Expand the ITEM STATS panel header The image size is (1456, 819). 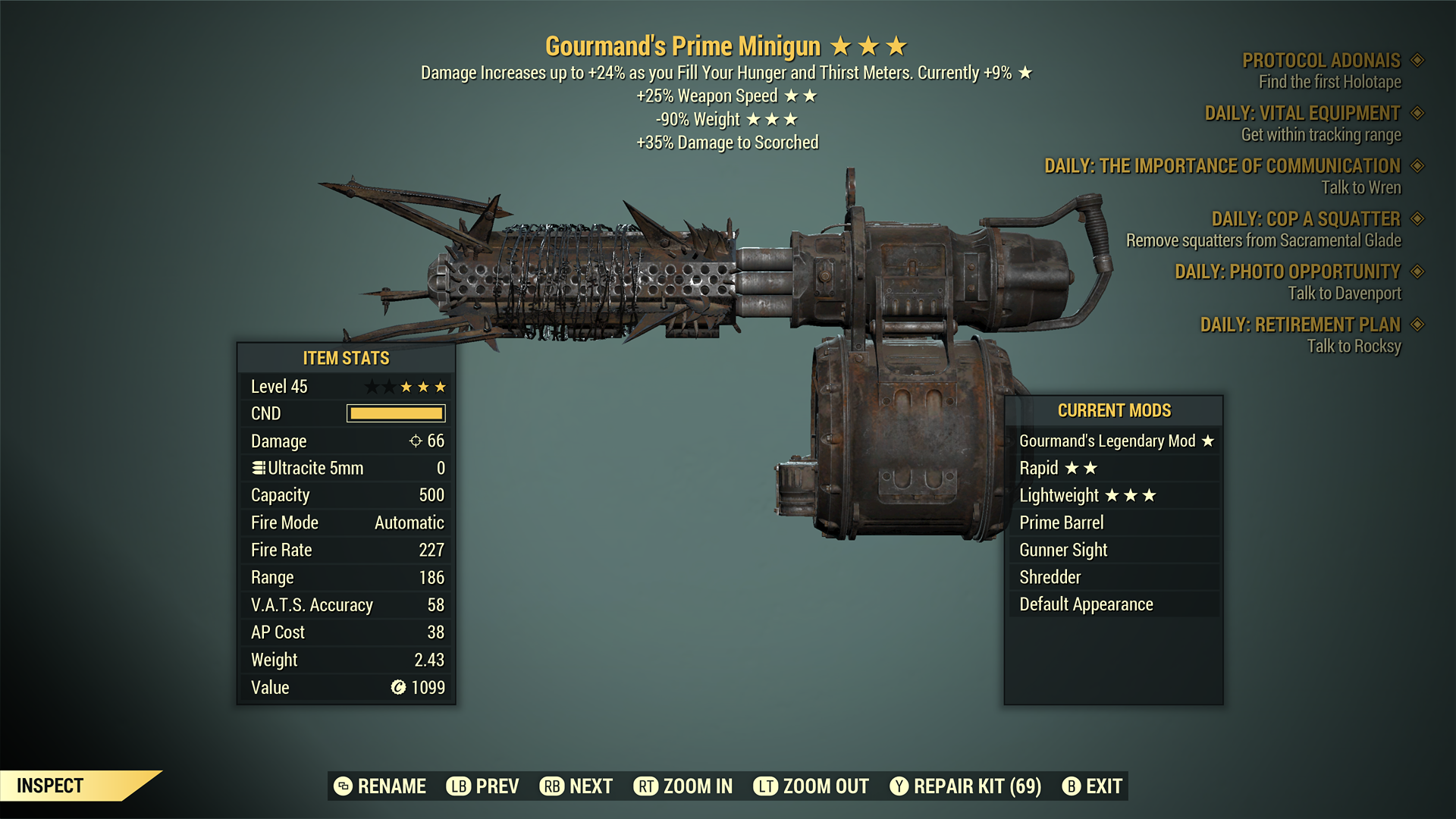(346, 358)
